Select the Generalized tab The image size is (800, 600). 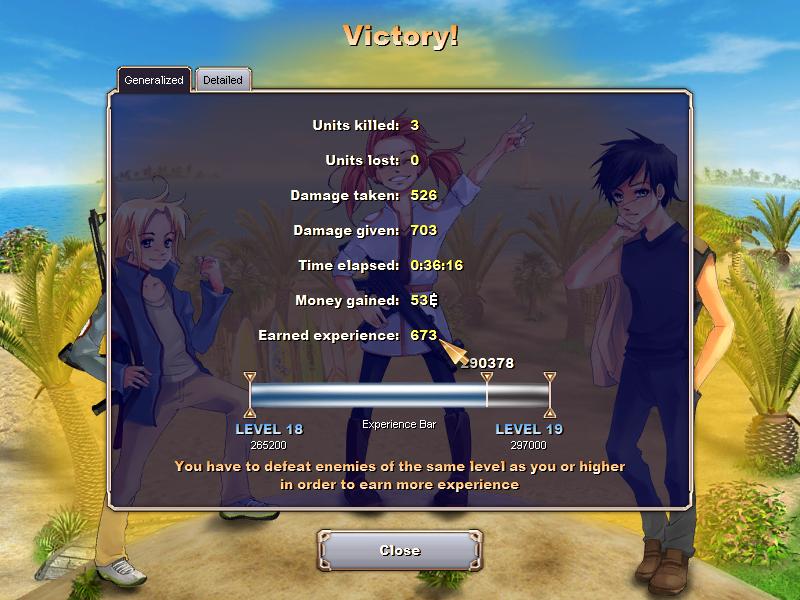point(154,80)
